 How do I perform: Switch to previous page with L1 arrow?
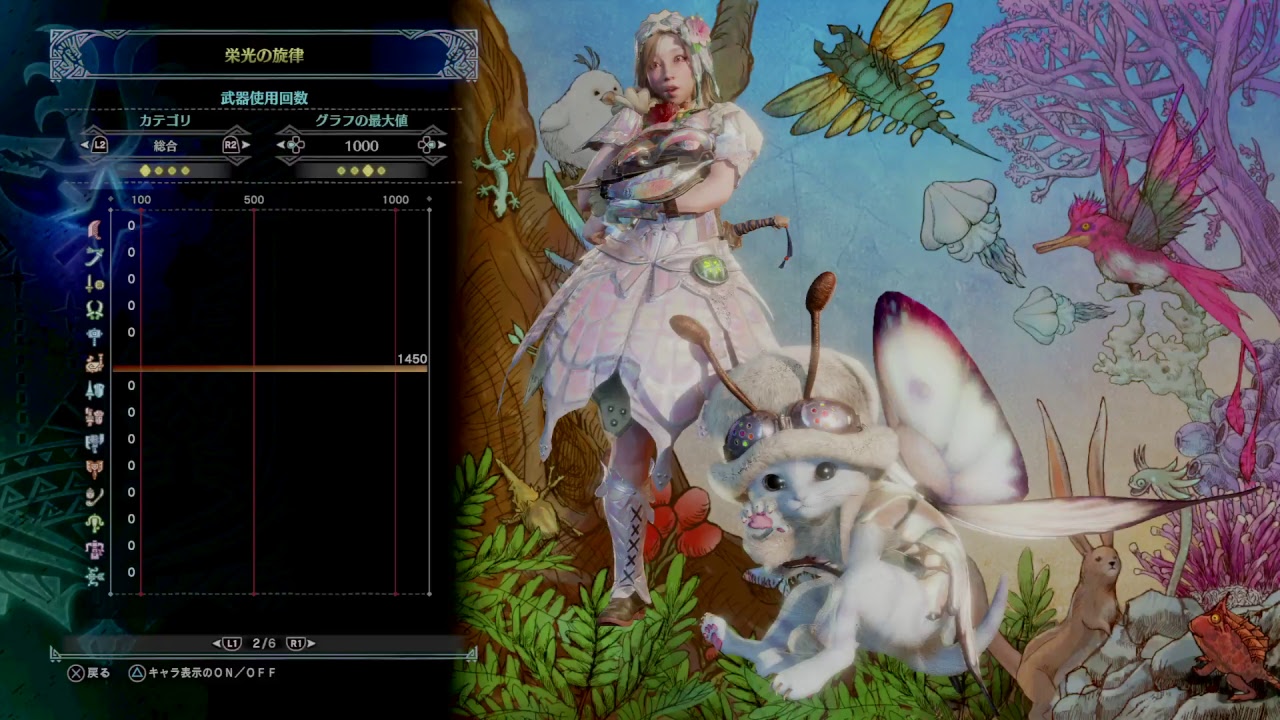[215, 645]
